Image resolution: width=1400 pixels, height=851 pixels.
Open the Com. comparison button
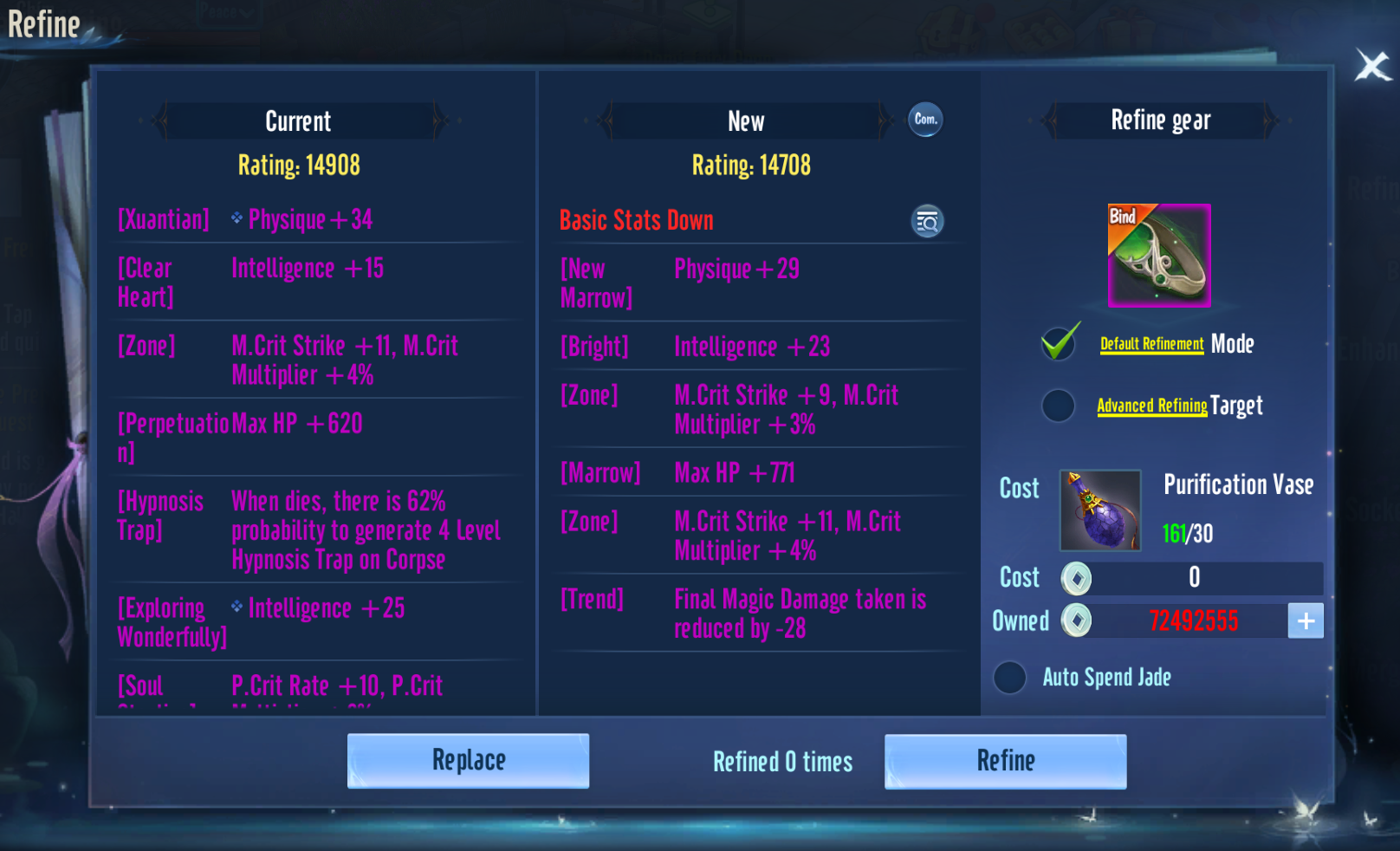(925, 120)
